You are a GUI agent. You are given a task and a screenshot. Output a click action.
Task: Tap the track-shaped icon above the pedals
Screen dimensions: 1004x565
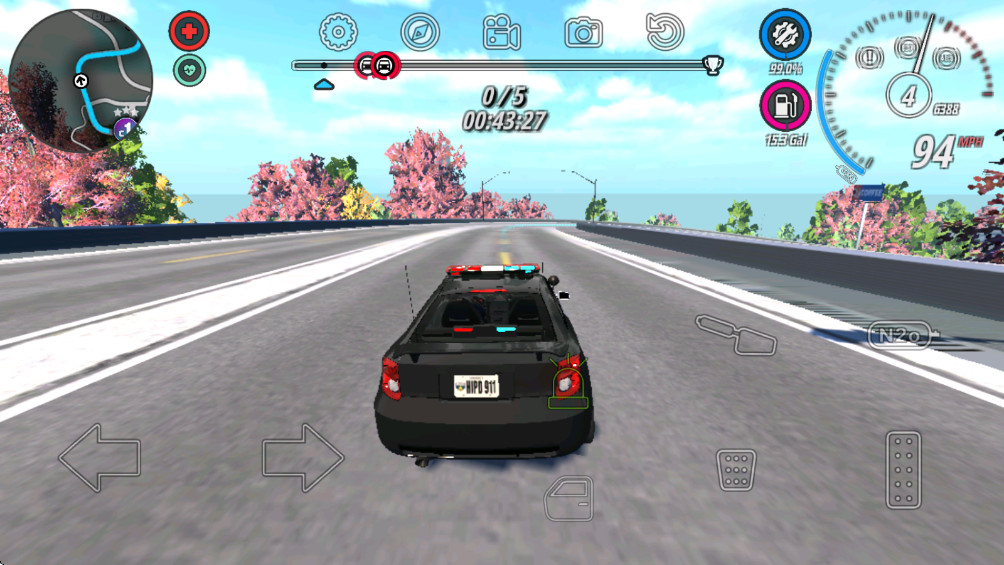pos(736,334)
